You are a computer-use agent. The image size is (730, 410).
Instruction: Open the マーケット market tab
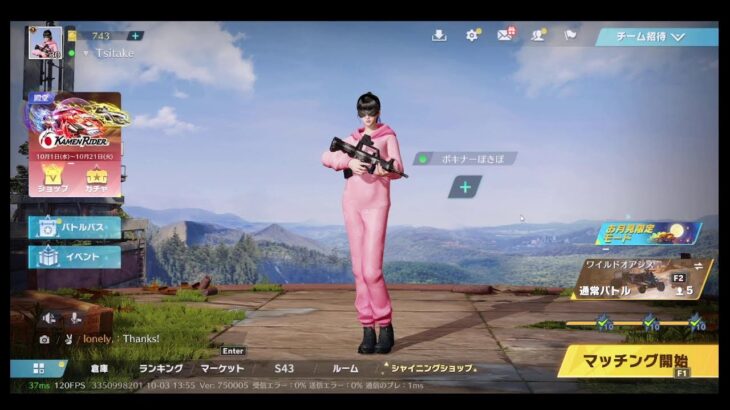221,368
